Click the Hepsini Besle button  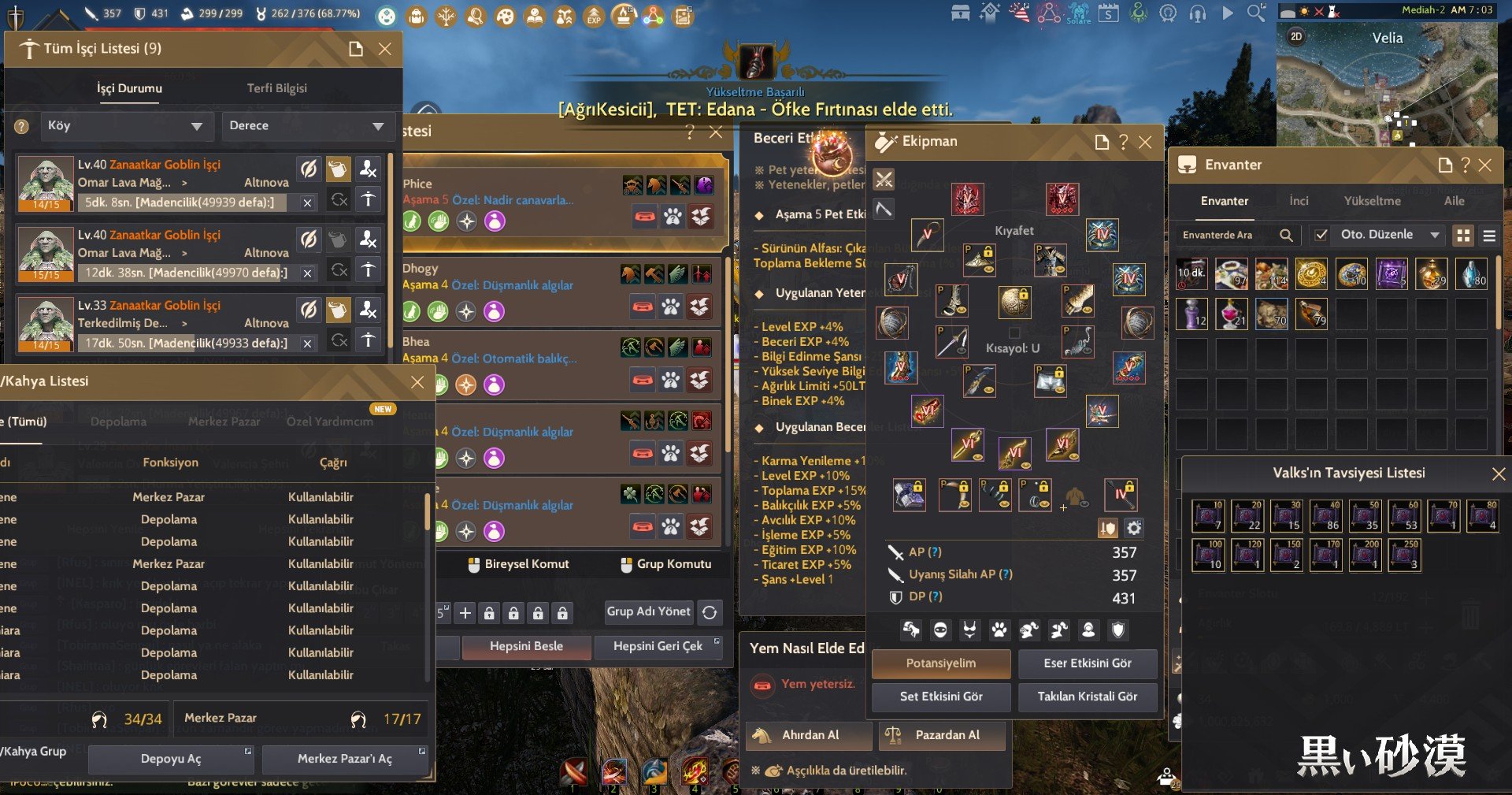[x=526, y=646]
